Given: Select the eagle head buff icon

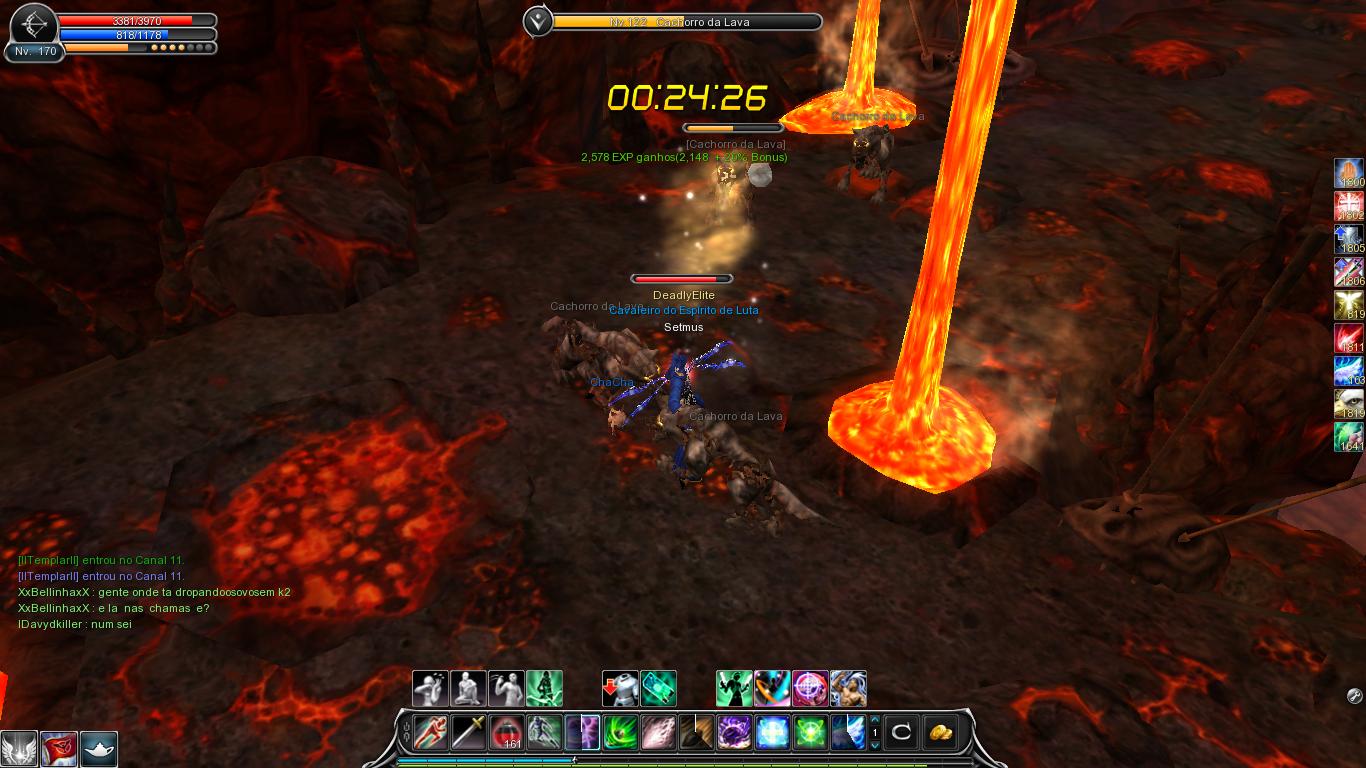Looking at the screenshot, I should click(x=1349, y=403).
